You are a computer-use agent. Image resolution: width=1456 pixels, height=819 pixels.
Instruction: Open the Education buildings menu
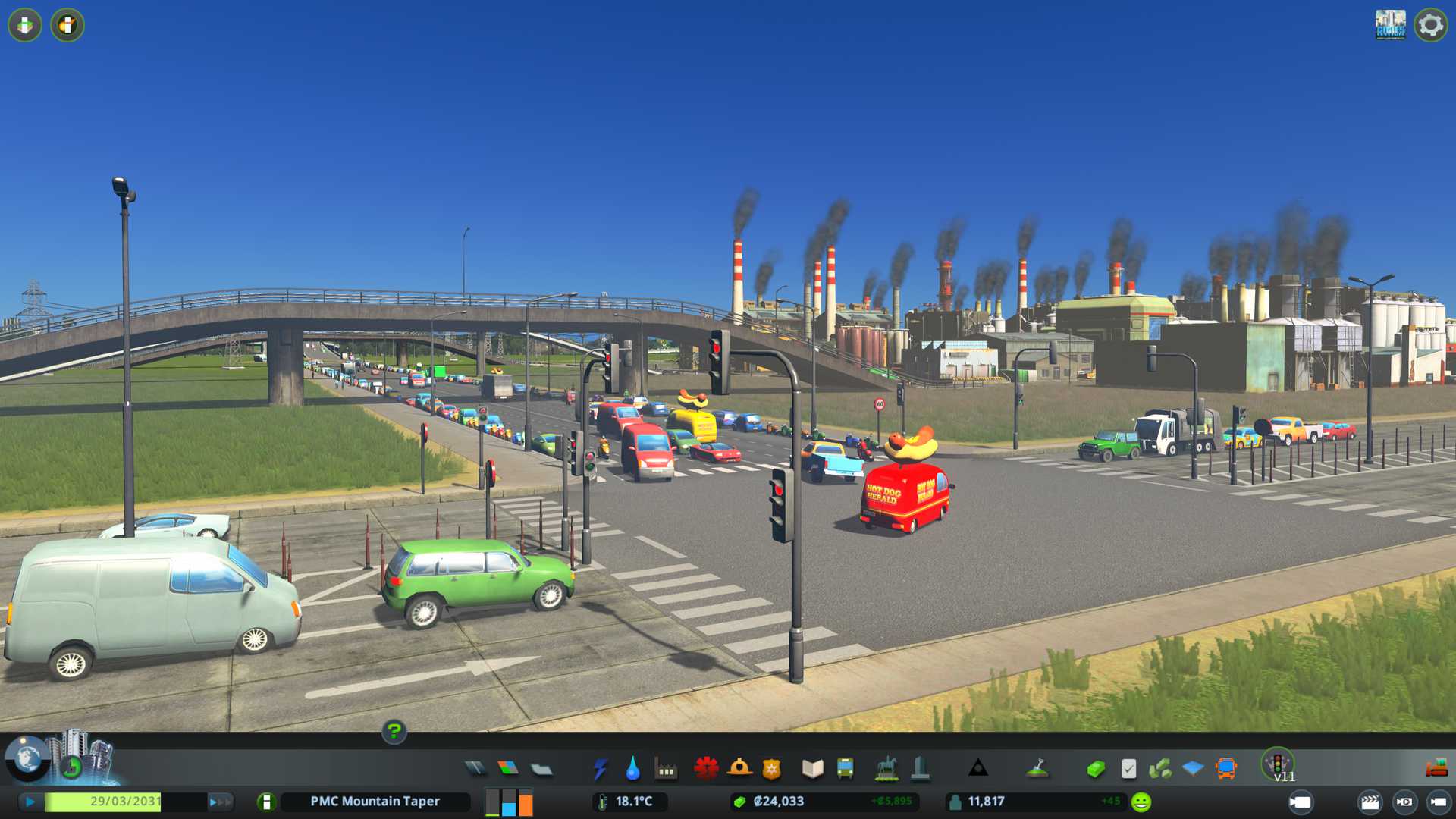pos(812,769)
